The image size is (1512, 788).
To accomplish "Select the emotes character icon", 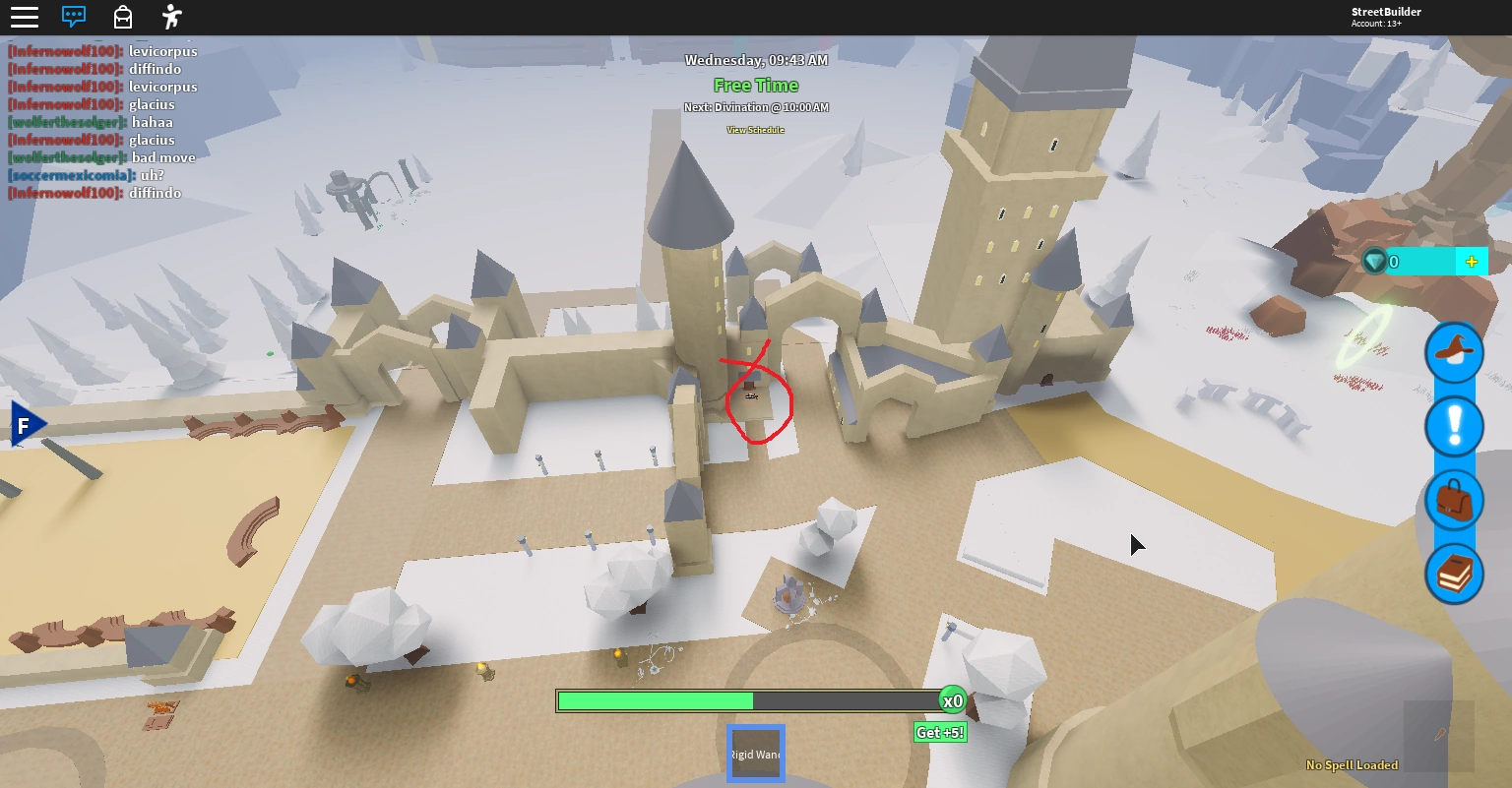I will 170,17.
